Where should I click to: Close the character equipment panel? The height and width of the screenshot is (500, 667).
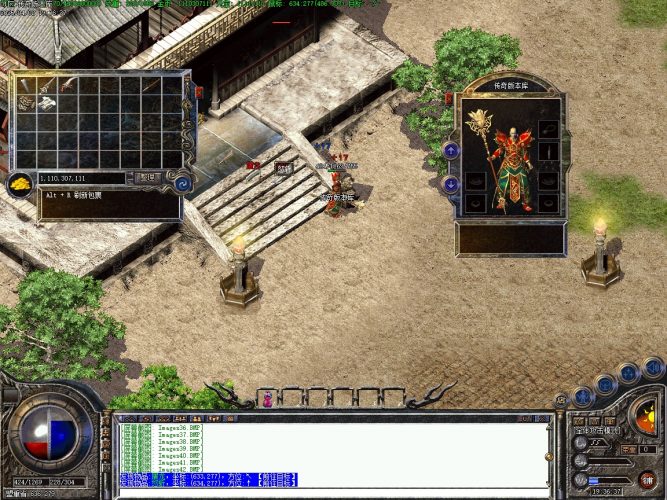[x=450, y=98]
